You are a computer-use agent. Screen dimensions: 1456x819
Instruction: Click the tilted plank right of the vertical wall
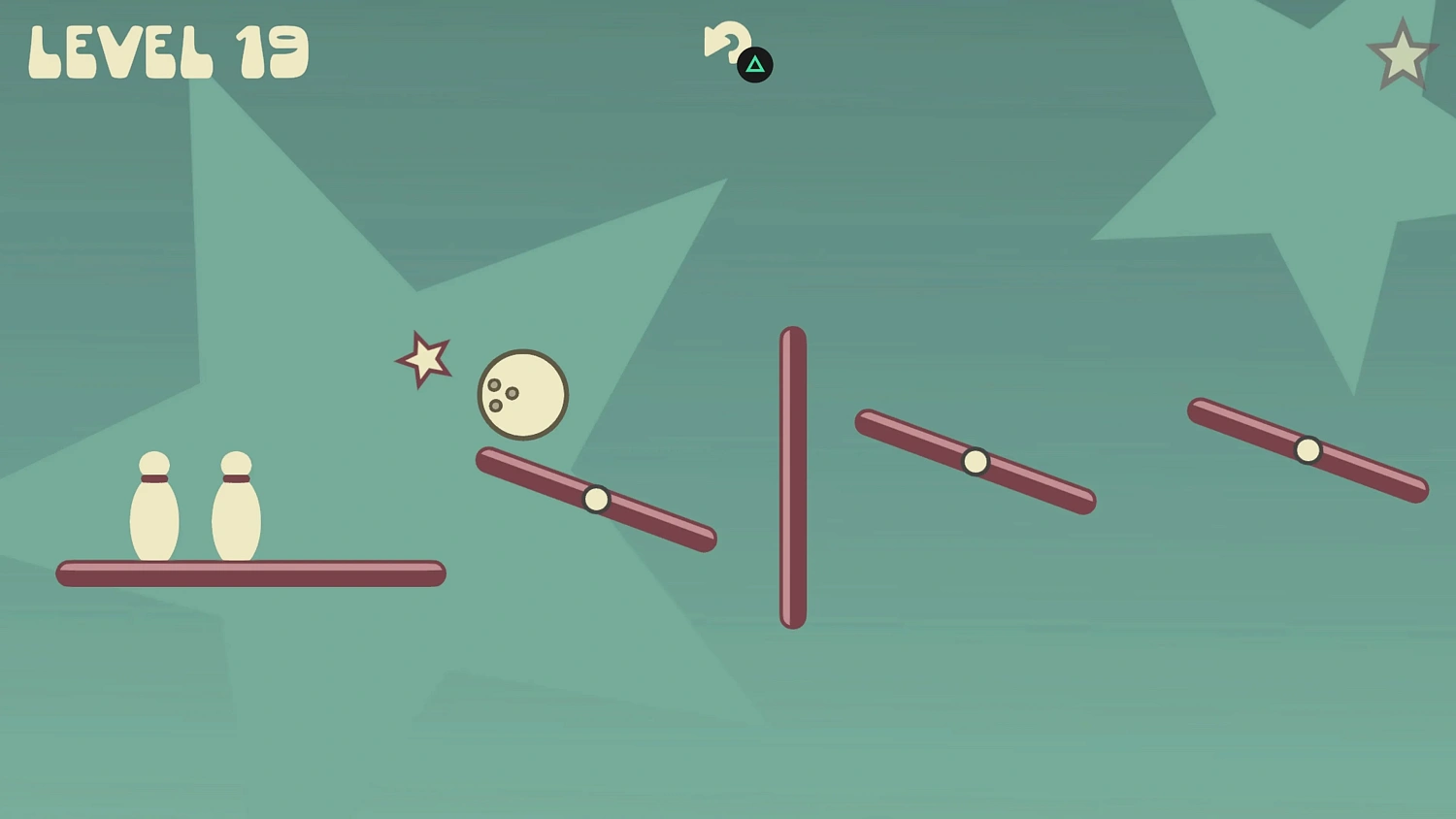tap(975, 461)
